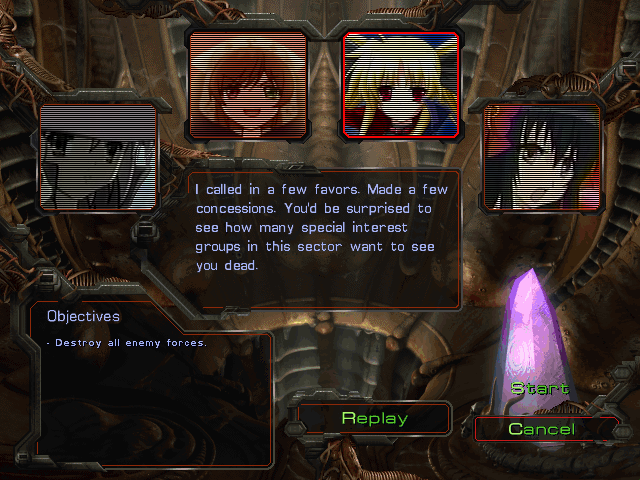
Task: Replay the briefing dialogue
Action: (374, 418)
